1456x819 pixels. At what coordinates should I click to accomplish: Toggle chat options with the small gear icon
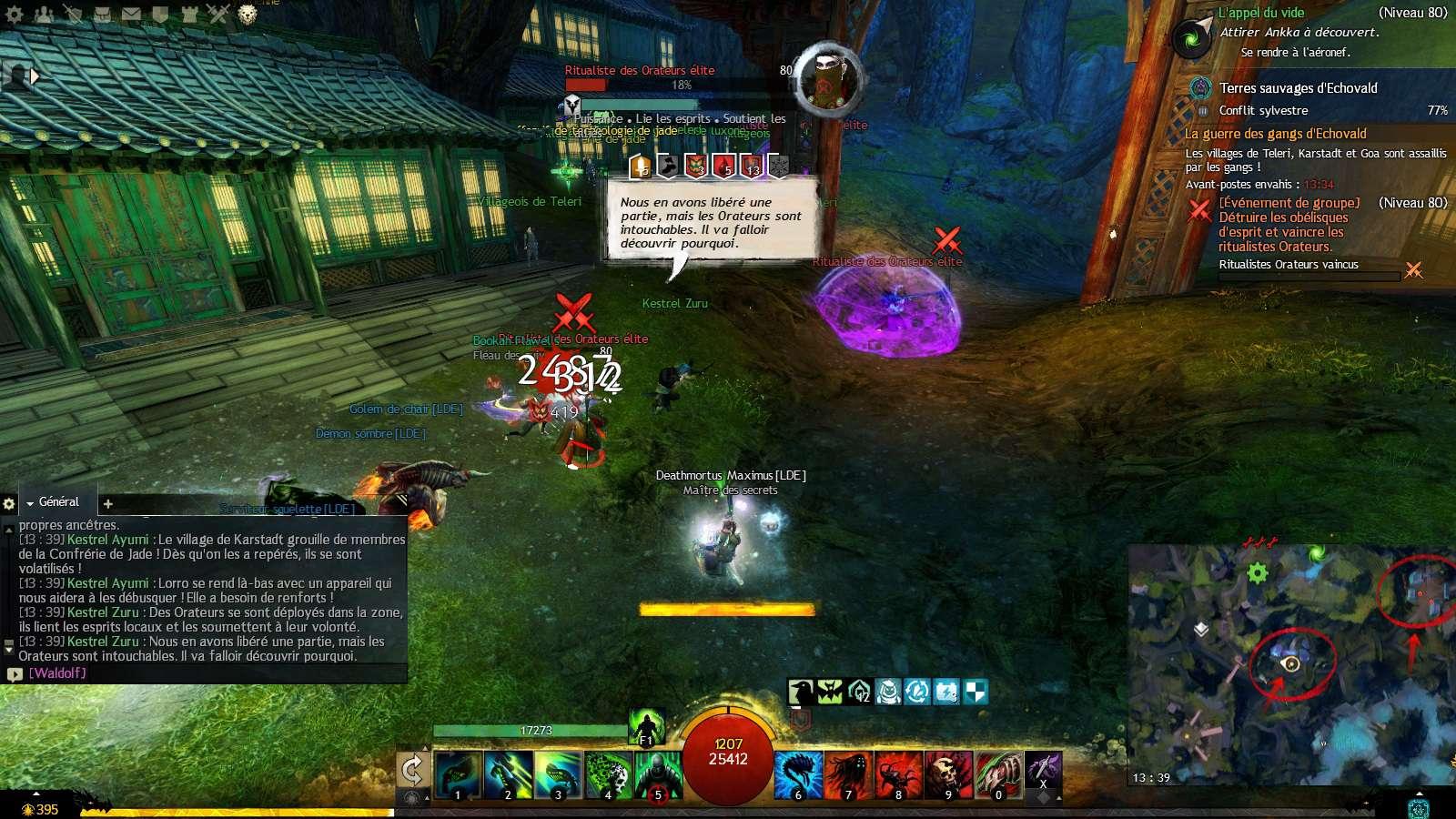point(9,503)
